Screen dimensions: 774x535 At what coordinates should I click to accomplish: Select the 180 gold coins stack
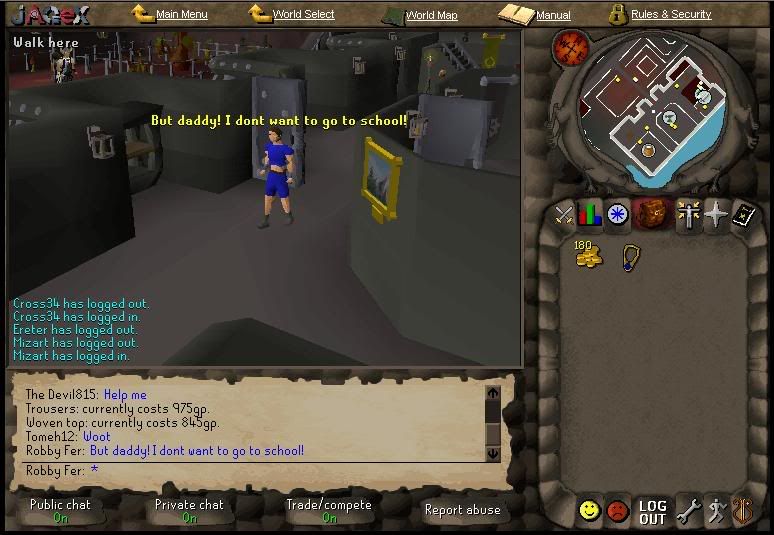point(588,254)
